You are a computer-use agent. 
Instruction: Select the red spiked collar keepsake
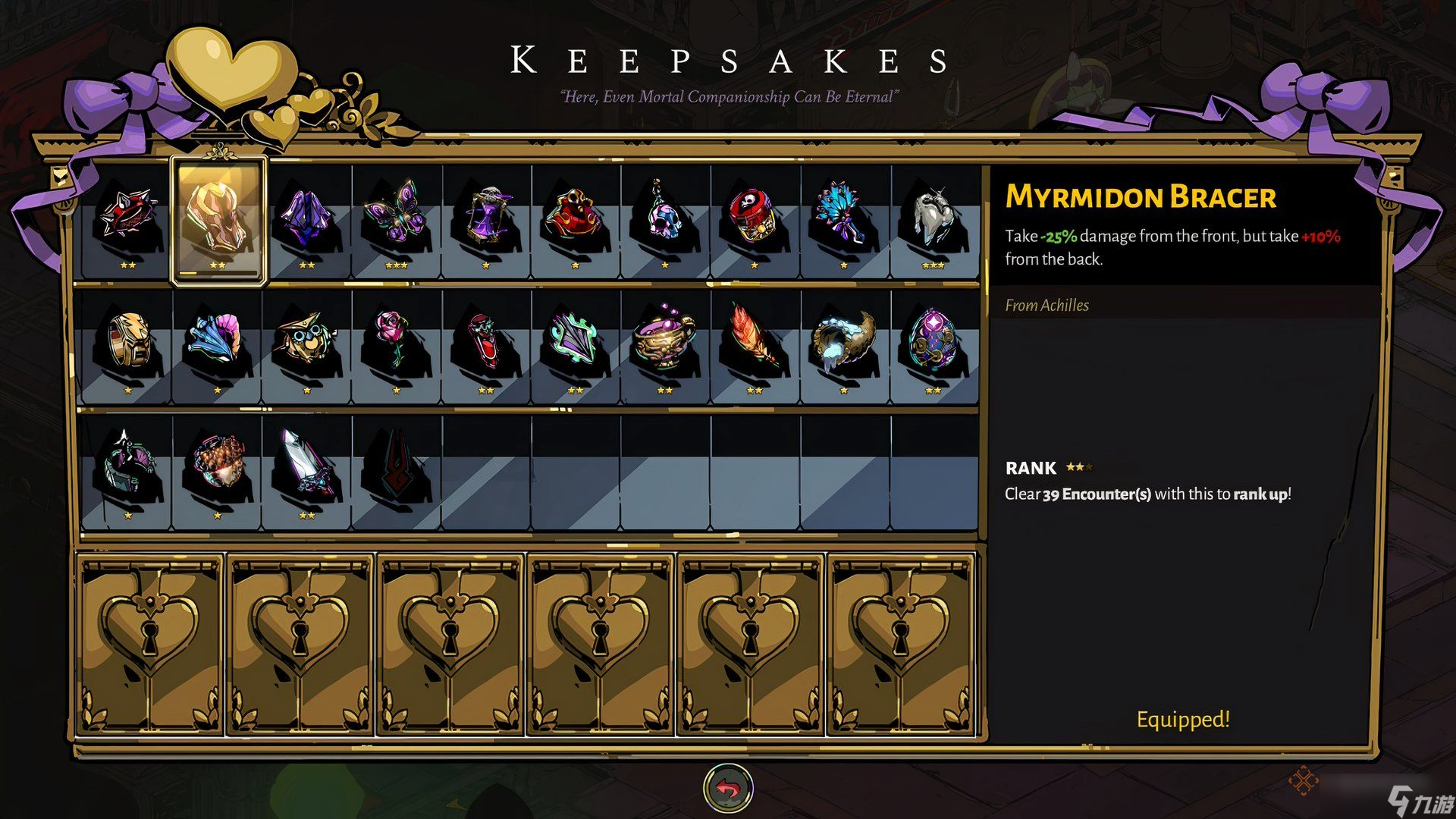point(127,215)
